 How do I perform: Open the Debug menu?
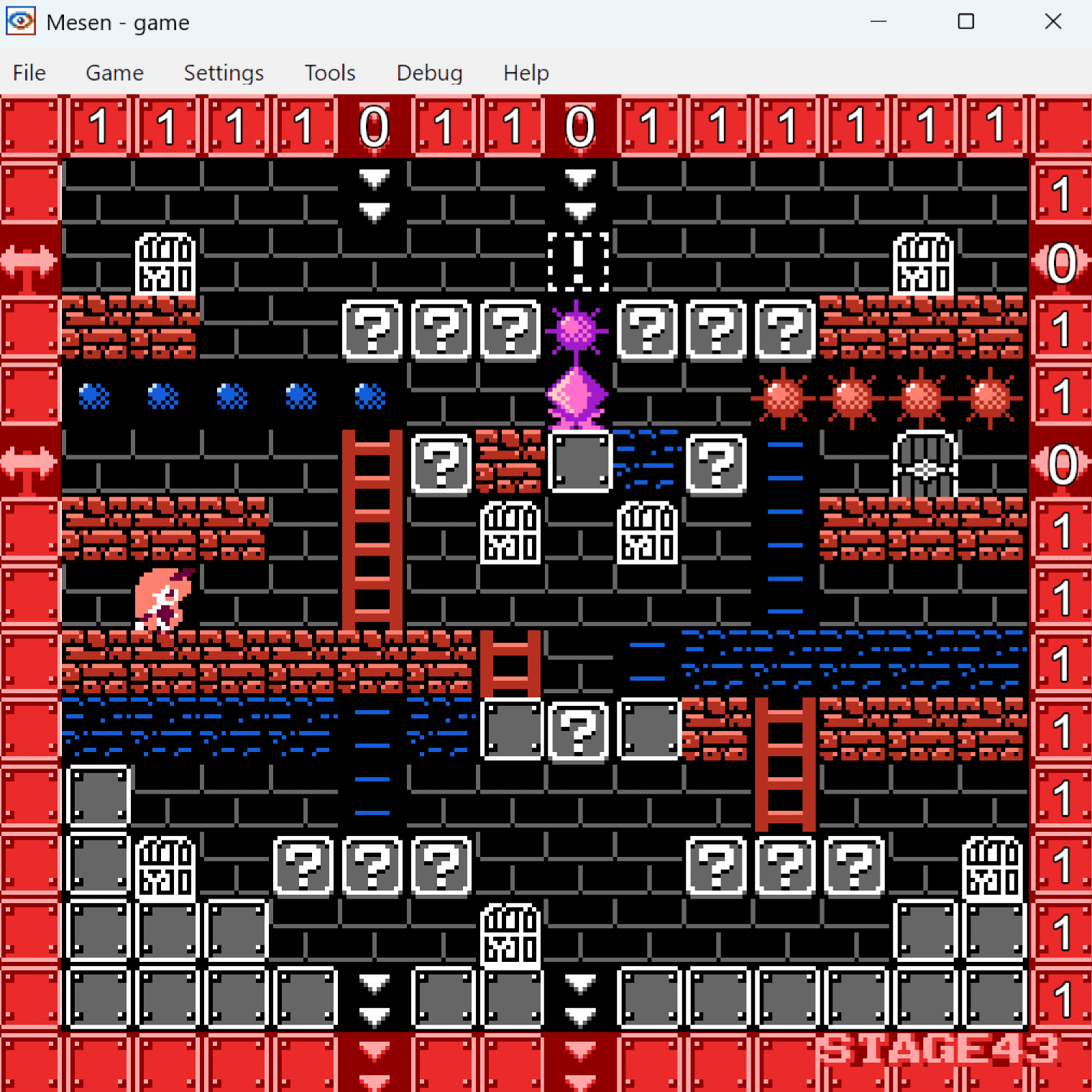pos(429,73)
